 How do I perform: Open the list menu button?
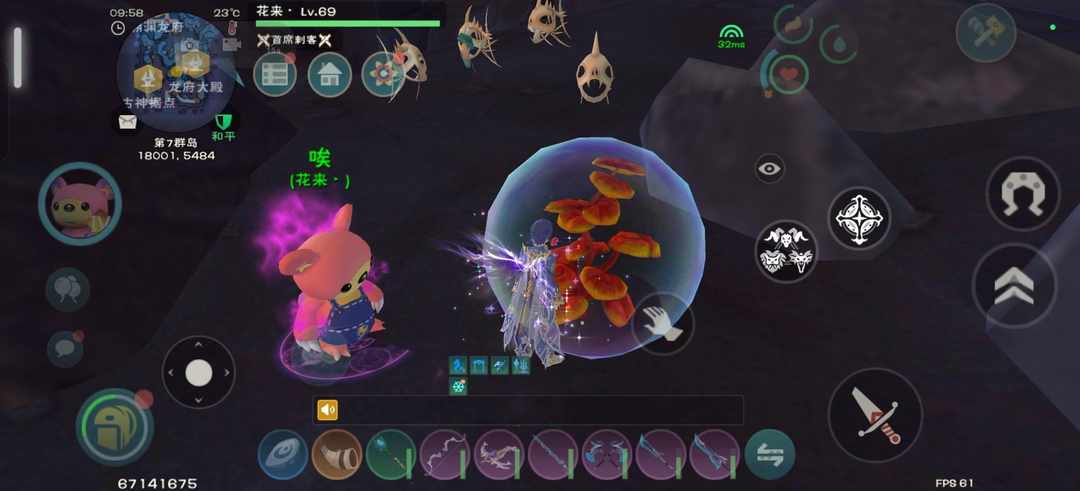[274, 74]
